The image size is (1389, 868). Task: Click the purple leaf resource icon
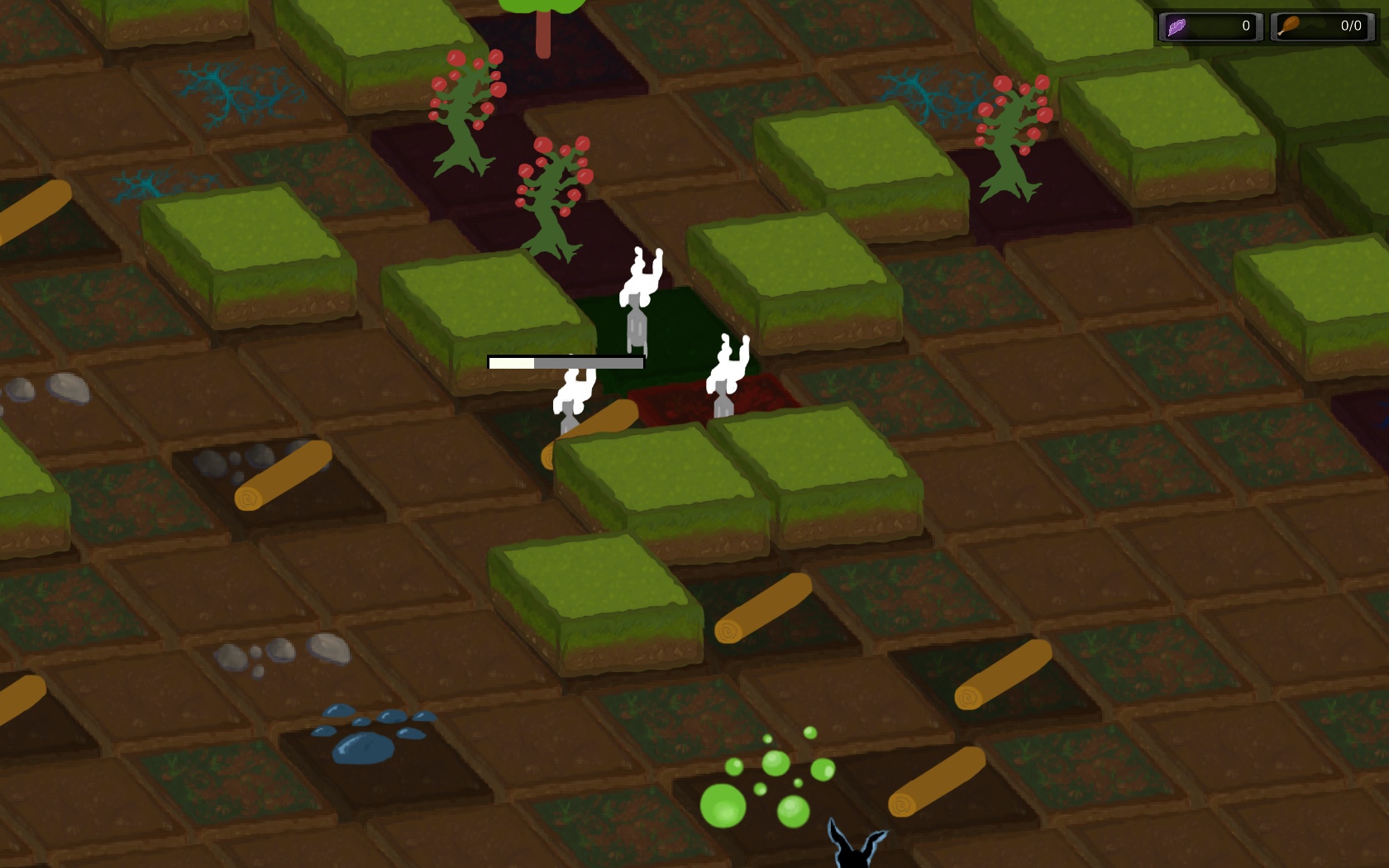[1177, 26]
